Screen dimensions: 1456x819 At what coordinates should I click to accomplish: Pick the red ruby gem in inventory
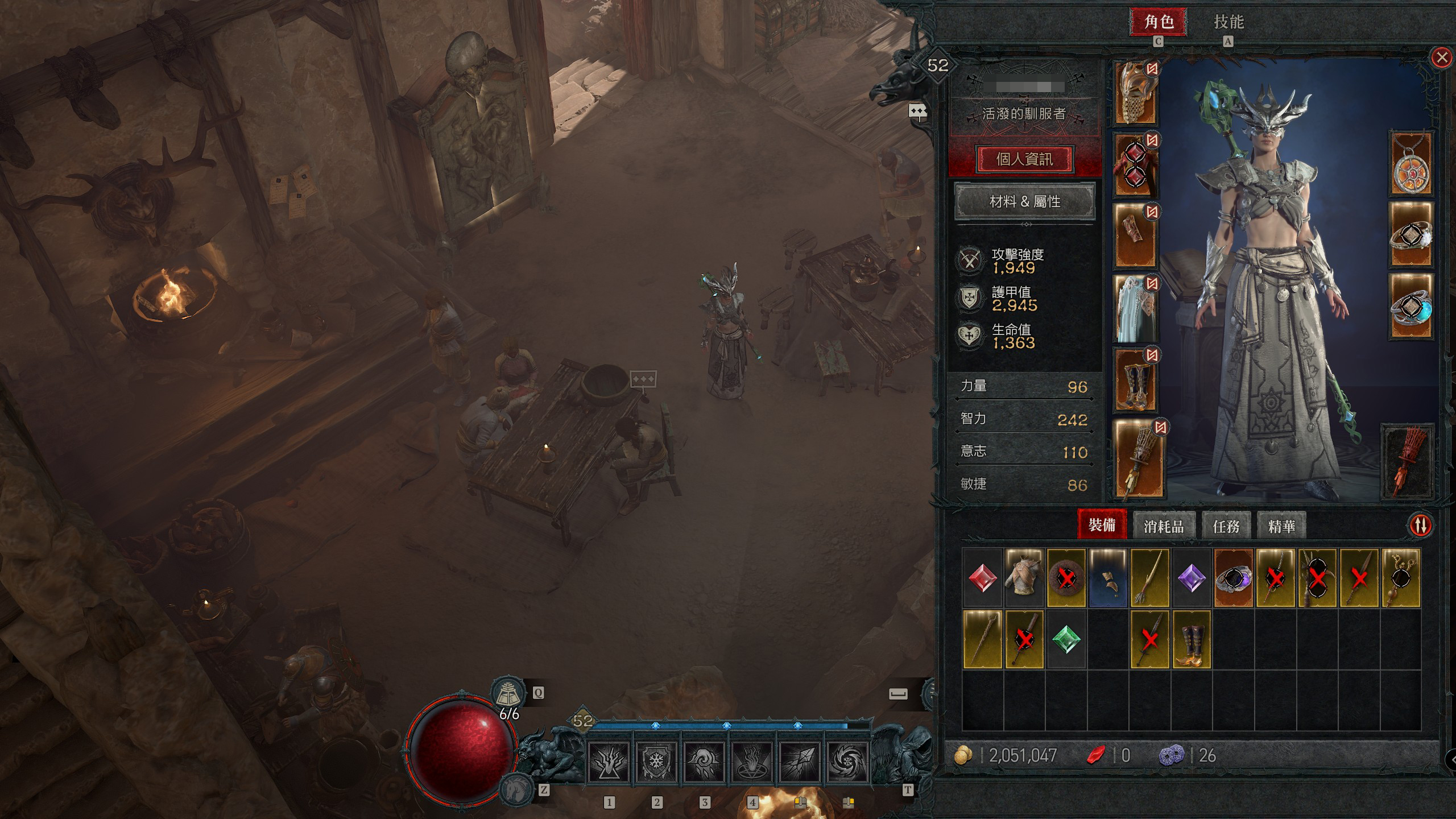pyautogui.click(x=982, y=578)
